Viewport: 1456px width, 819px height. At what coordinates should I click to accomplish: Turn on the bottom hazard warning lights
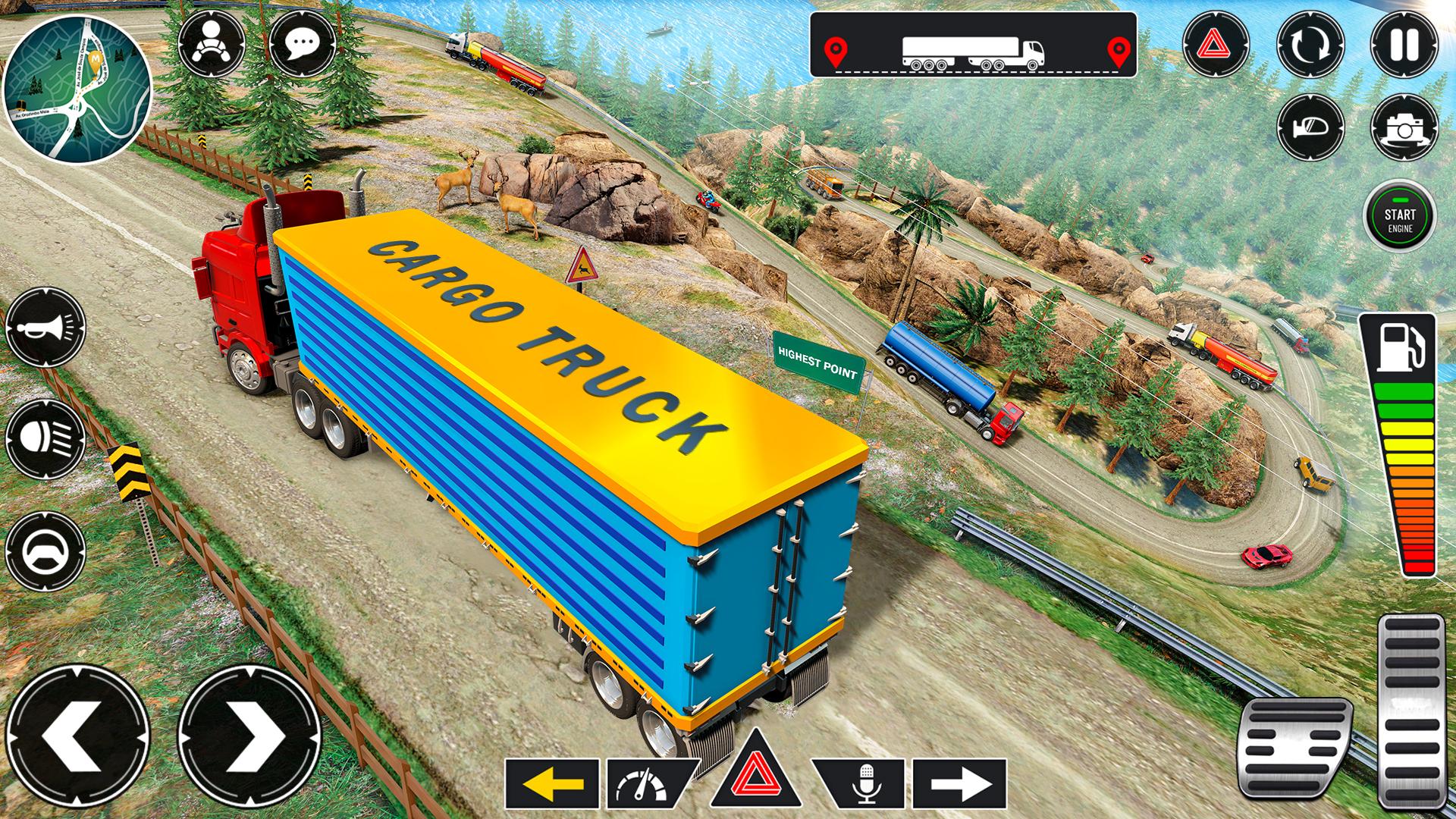[755, 775]
